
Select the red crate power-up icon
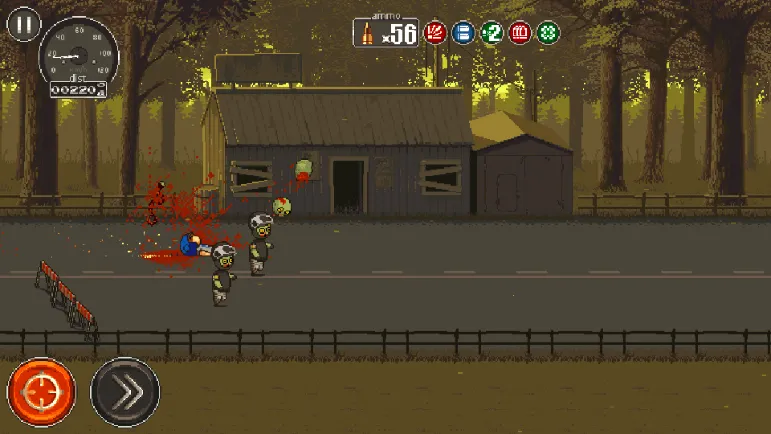point(520,32)
